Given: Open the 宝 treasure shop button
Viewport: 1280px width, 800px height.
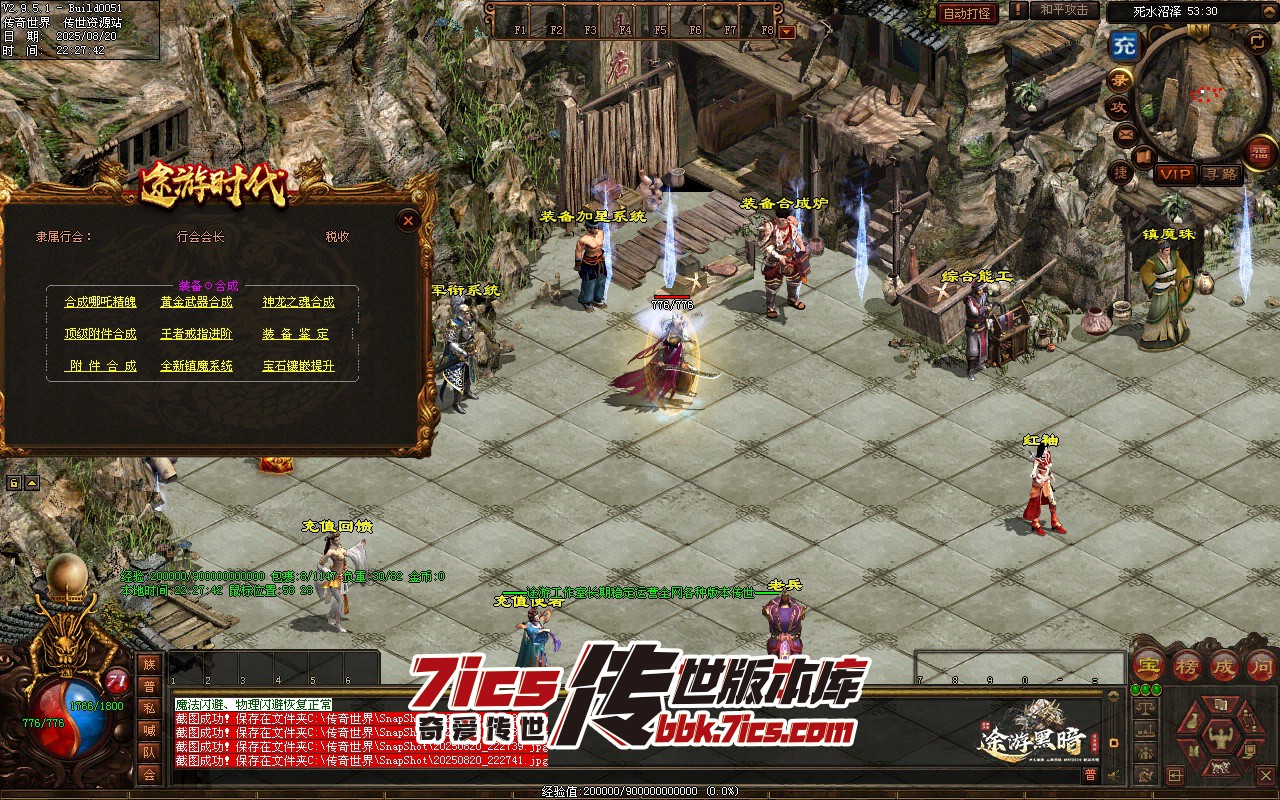Looking at the screenshot, I should [x=1148, y=664].
